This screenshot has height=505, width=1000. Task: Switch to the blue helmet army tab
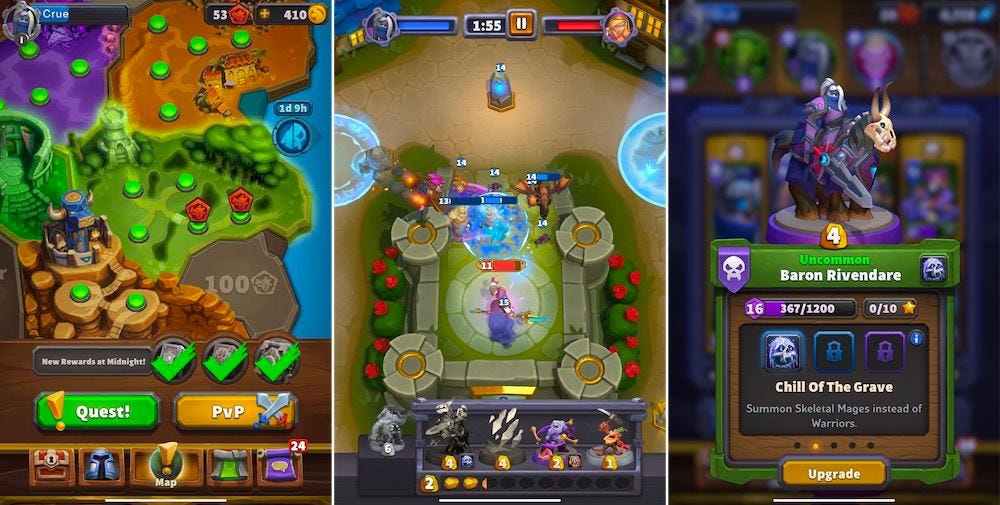105,467
